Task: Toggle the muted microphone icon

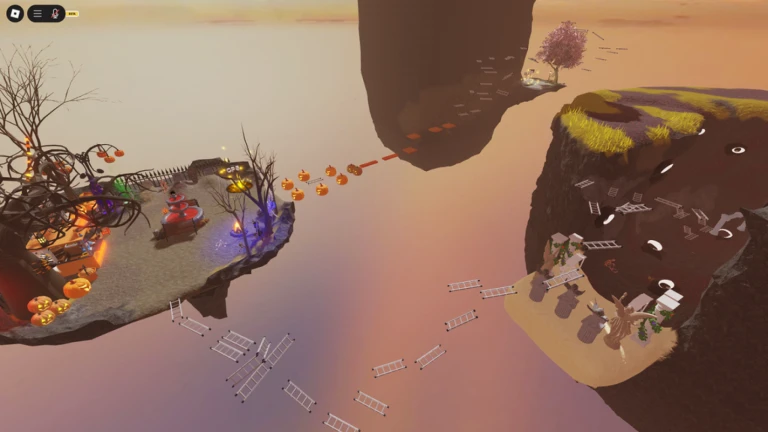Action: point(55,14)
